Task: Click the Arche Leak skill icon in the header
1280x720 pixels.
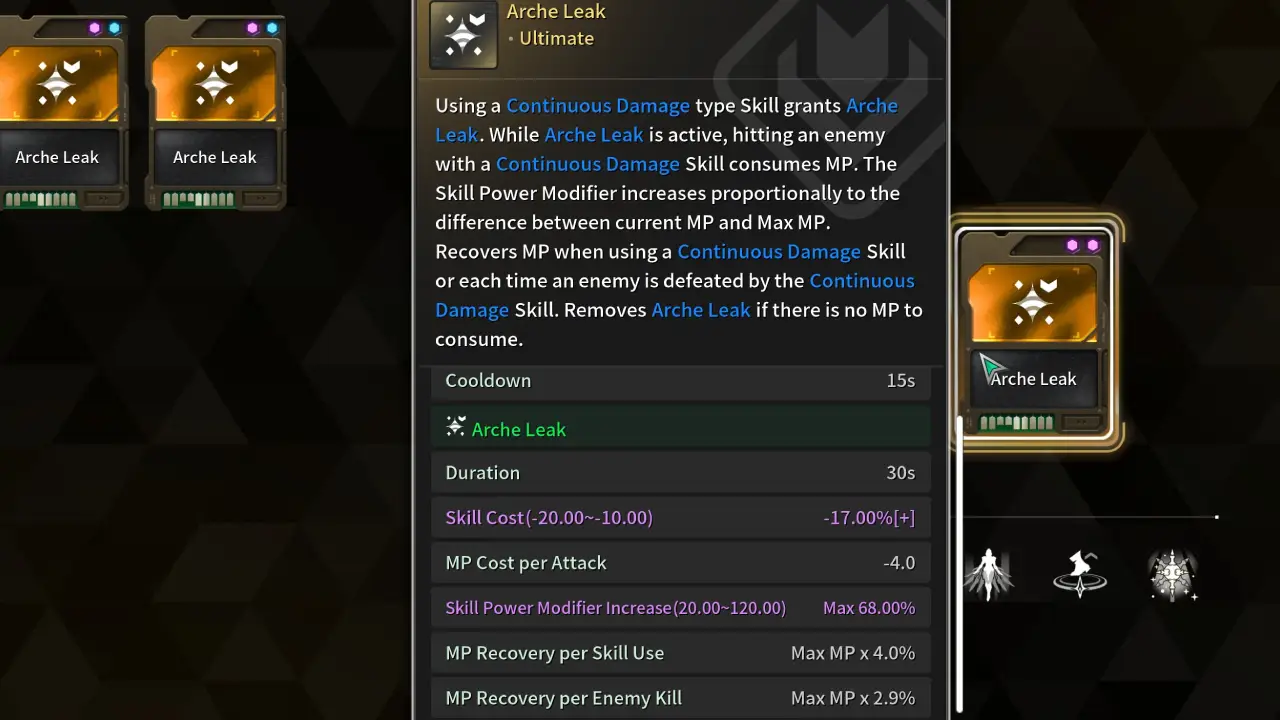Action: [x=462, y=34]
